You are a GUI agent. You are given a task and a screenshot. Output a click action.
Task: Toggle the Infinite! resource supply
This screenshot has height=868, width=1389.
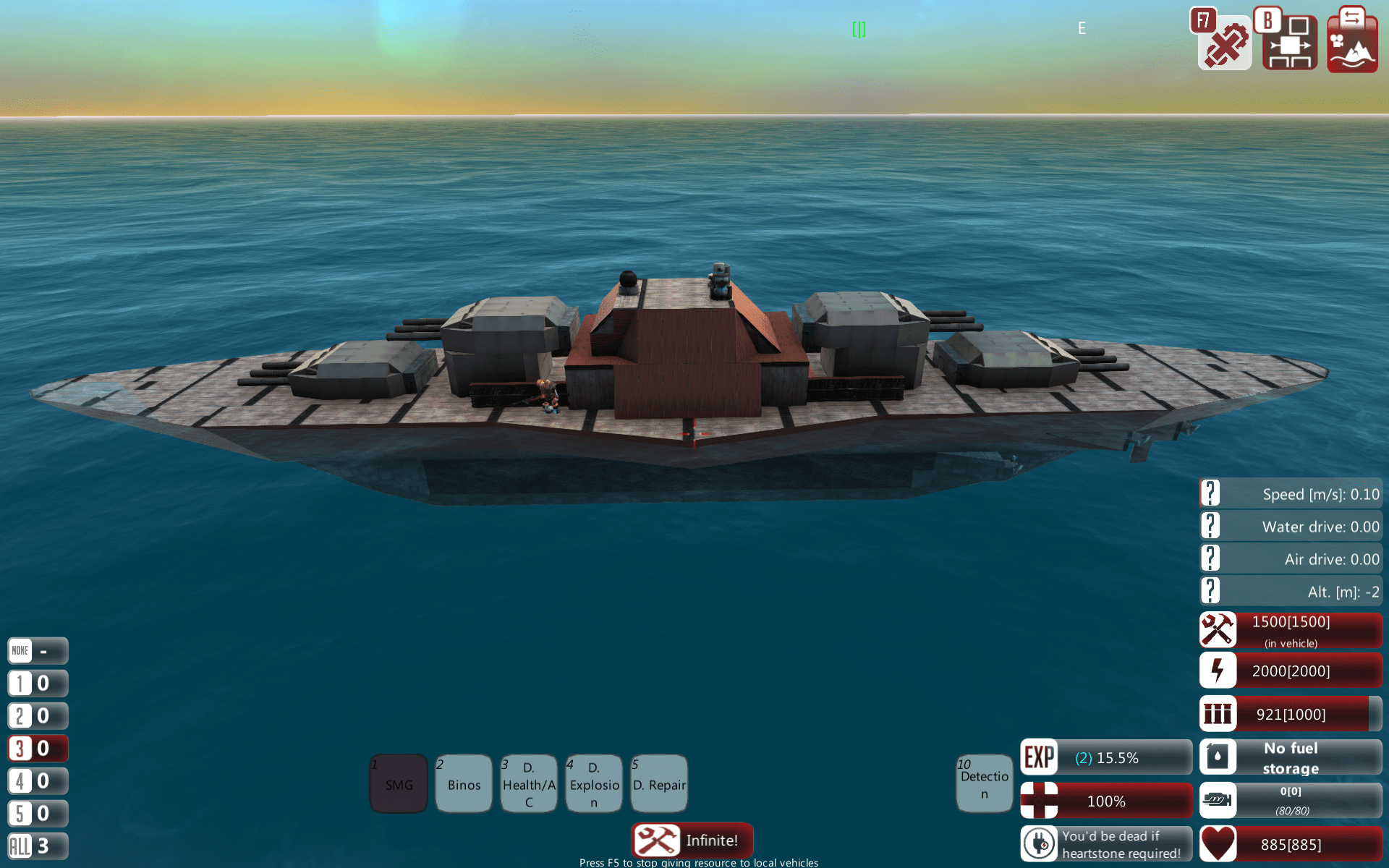click(692, 841)
